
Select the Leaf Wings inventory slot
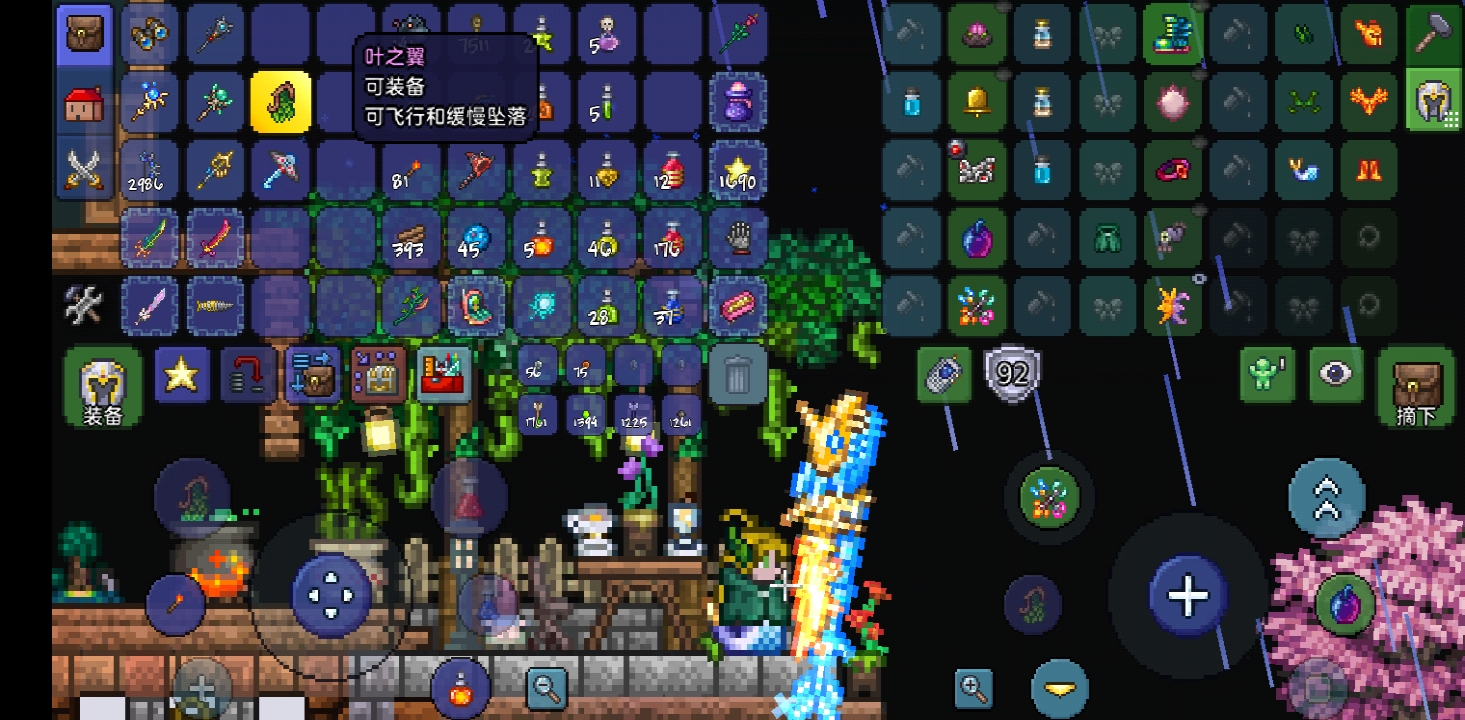[x=280, y=101]
